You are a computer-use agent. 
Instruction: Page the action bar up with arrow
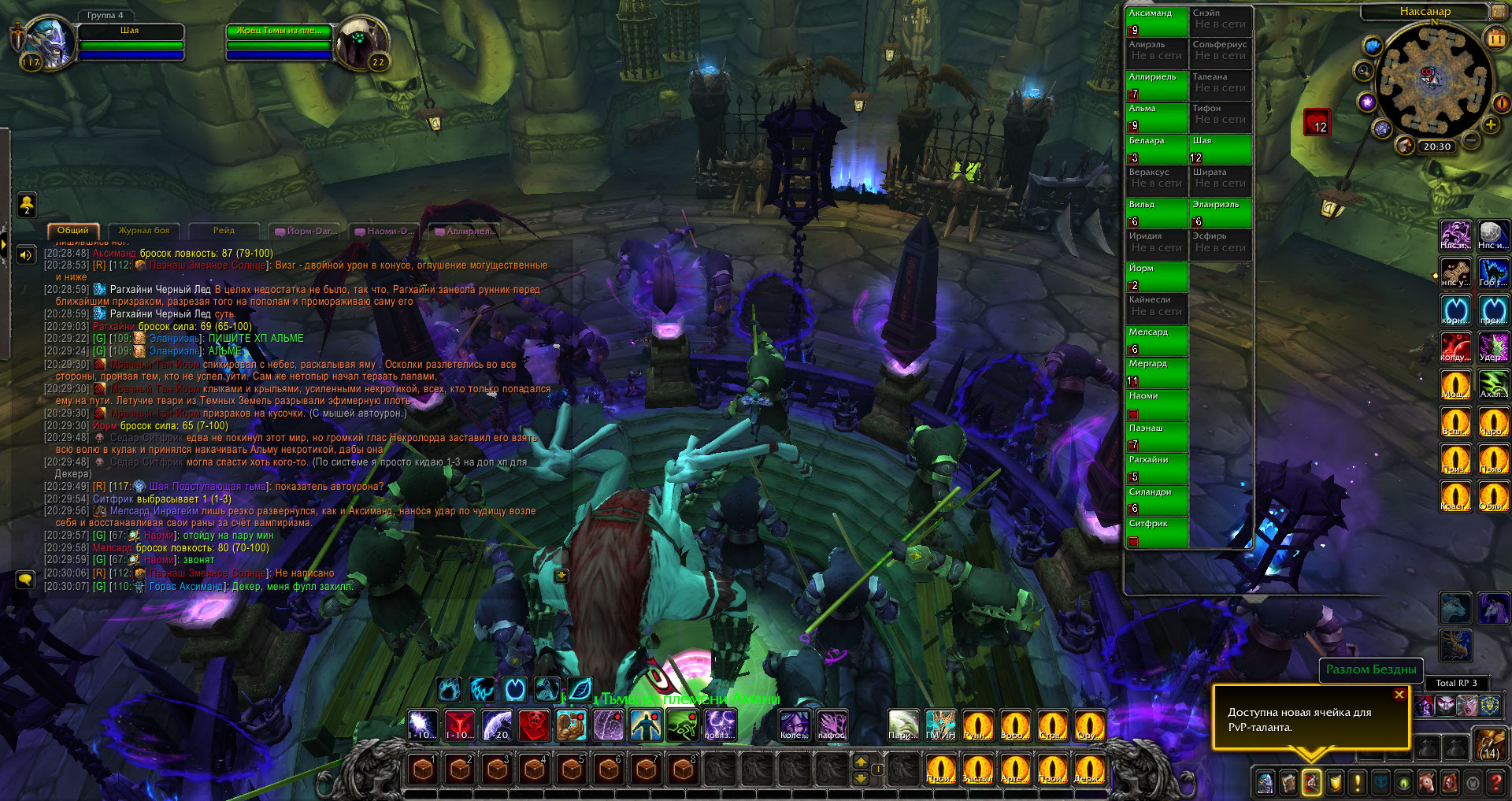(x=861, y=762)
